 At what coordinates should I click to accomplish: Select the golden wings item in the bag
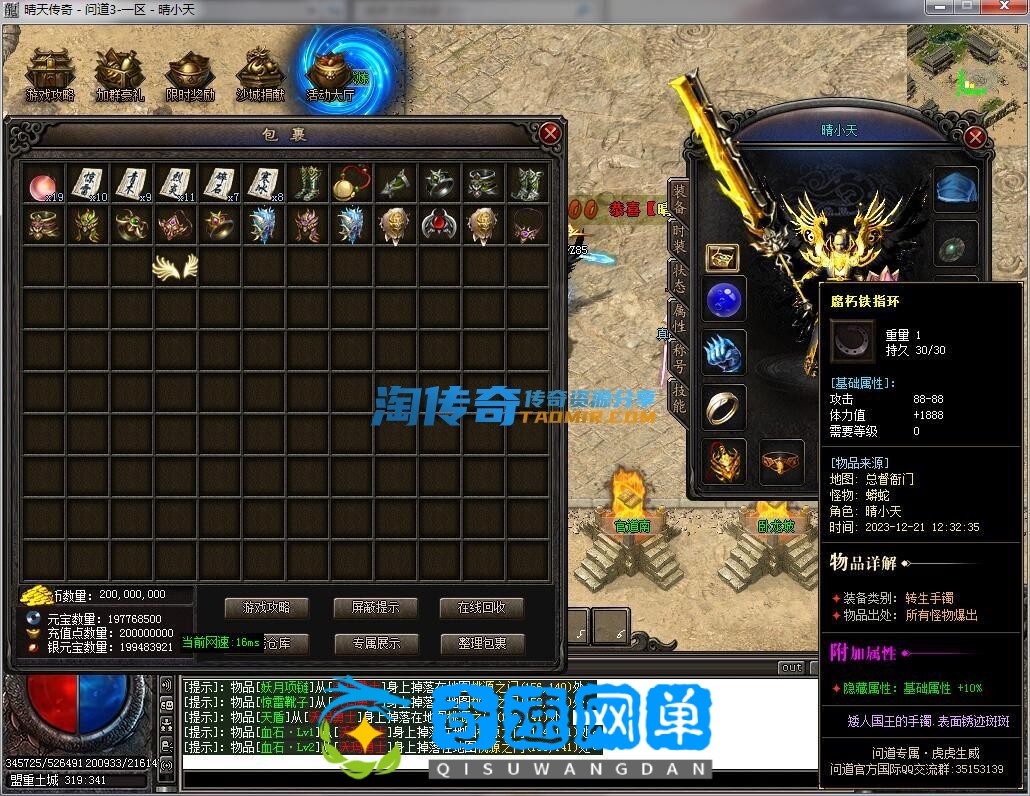tap(175, 266)
